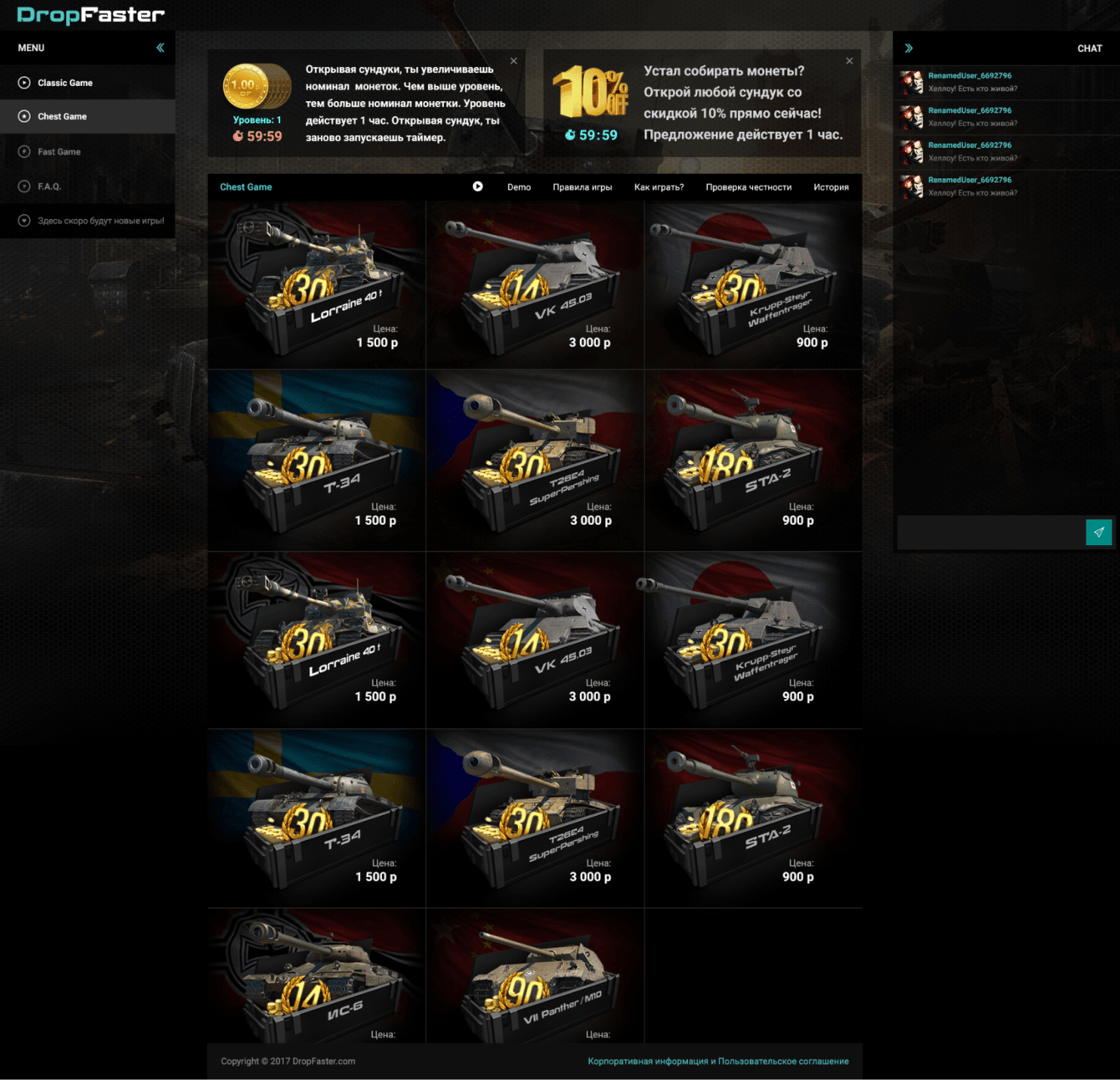Open the F.A.Q. page

(49, 186)
